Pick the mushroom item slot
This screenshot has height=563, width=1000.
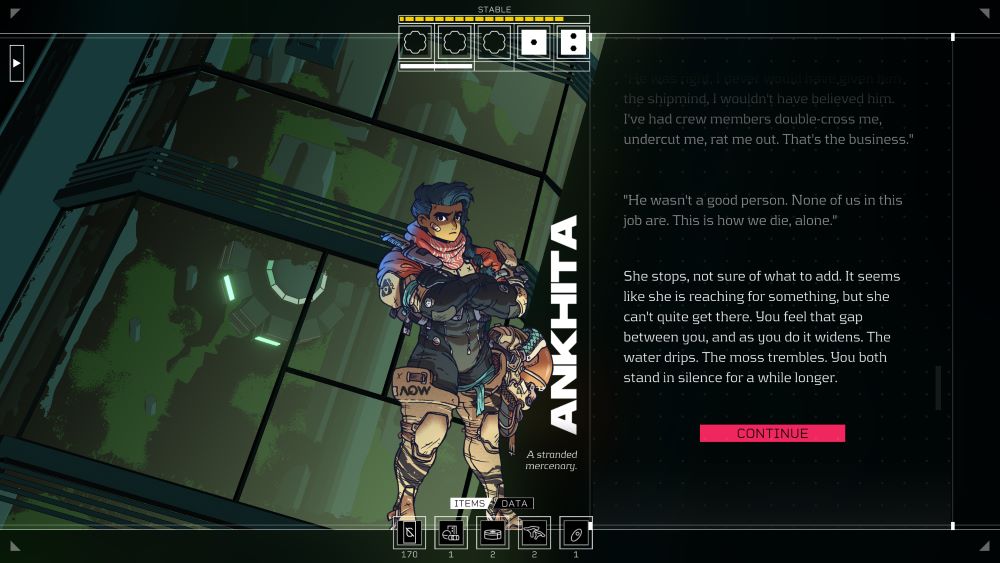(534, 532)
